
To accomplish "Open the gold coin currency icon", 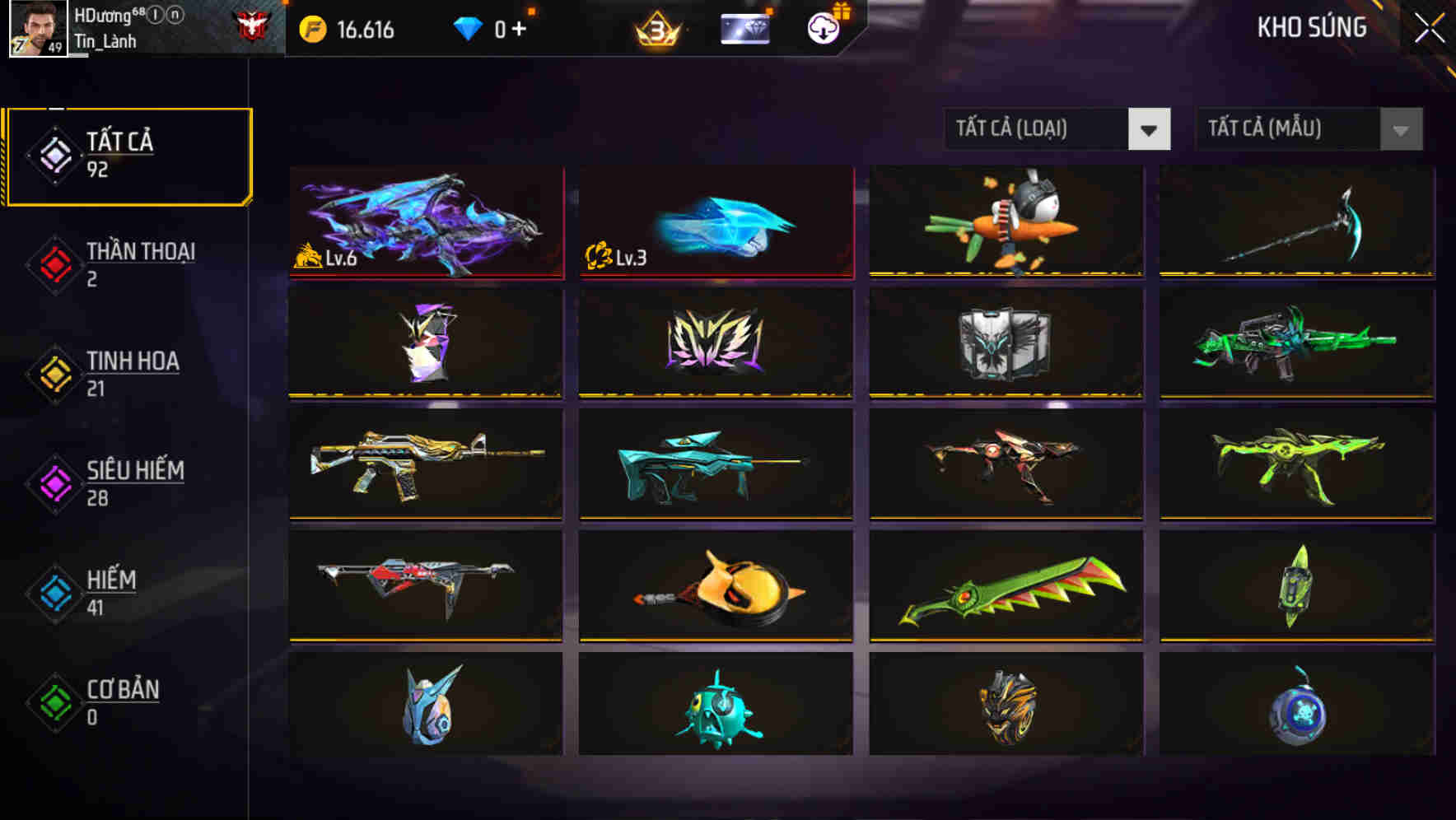I will point(311,28).
